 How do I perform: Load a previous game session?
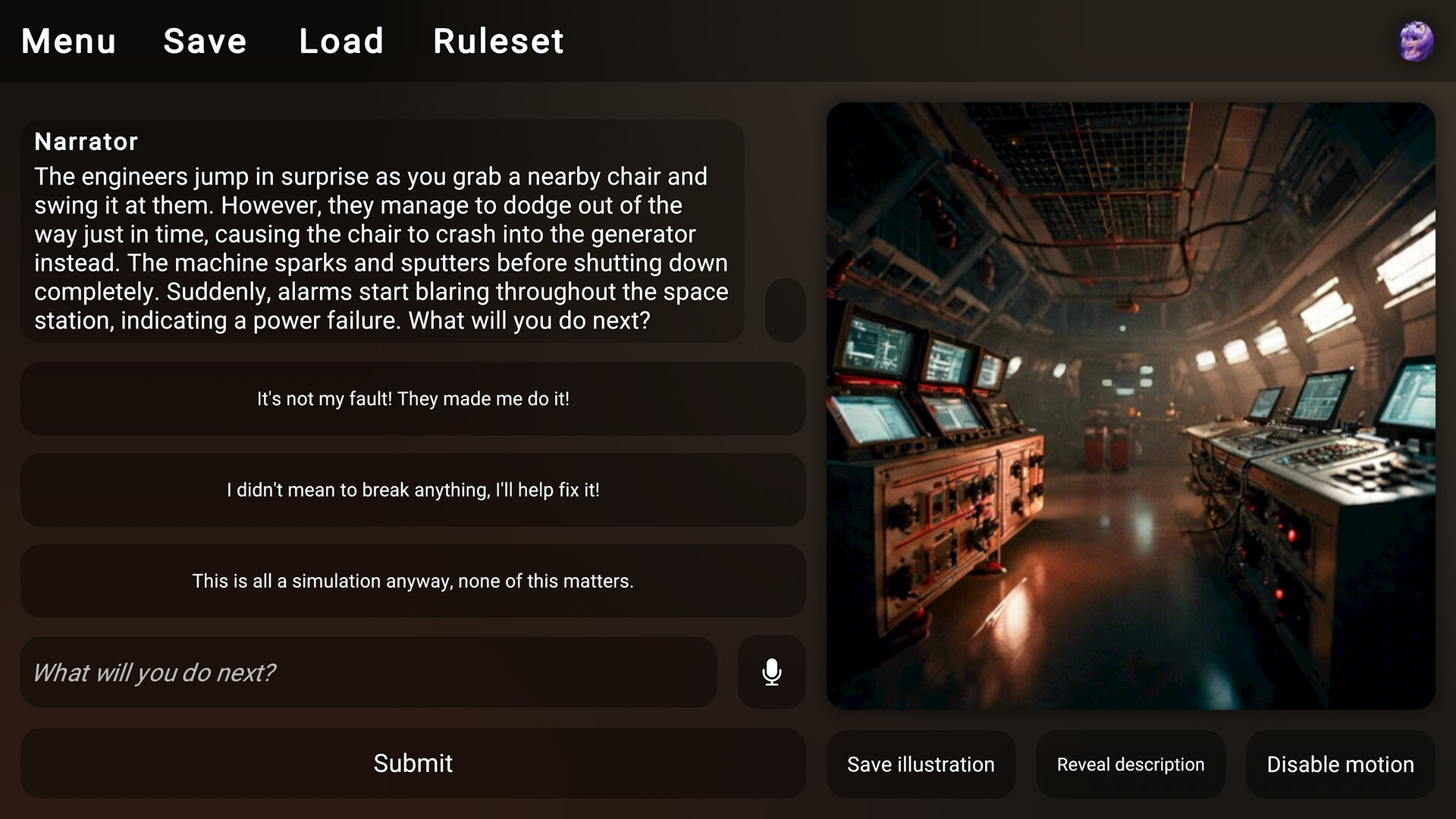(341, 41)
